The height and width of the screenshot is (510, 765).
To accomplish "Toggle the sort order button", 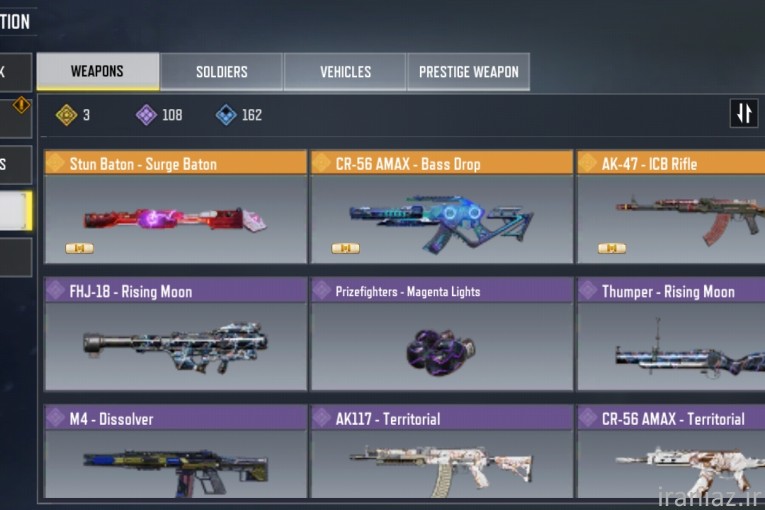I will 743,114.
